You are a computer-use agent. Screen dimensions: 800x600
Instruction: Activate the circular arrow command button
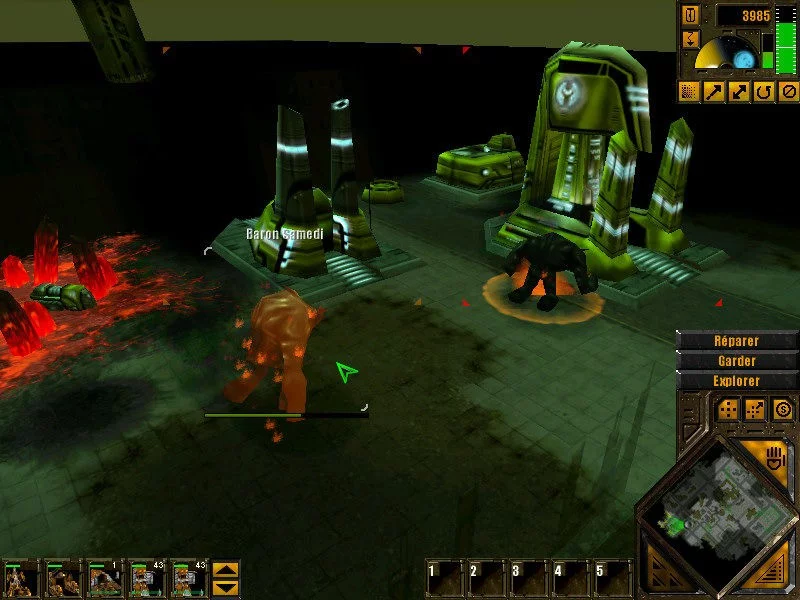tap(763, 92)
